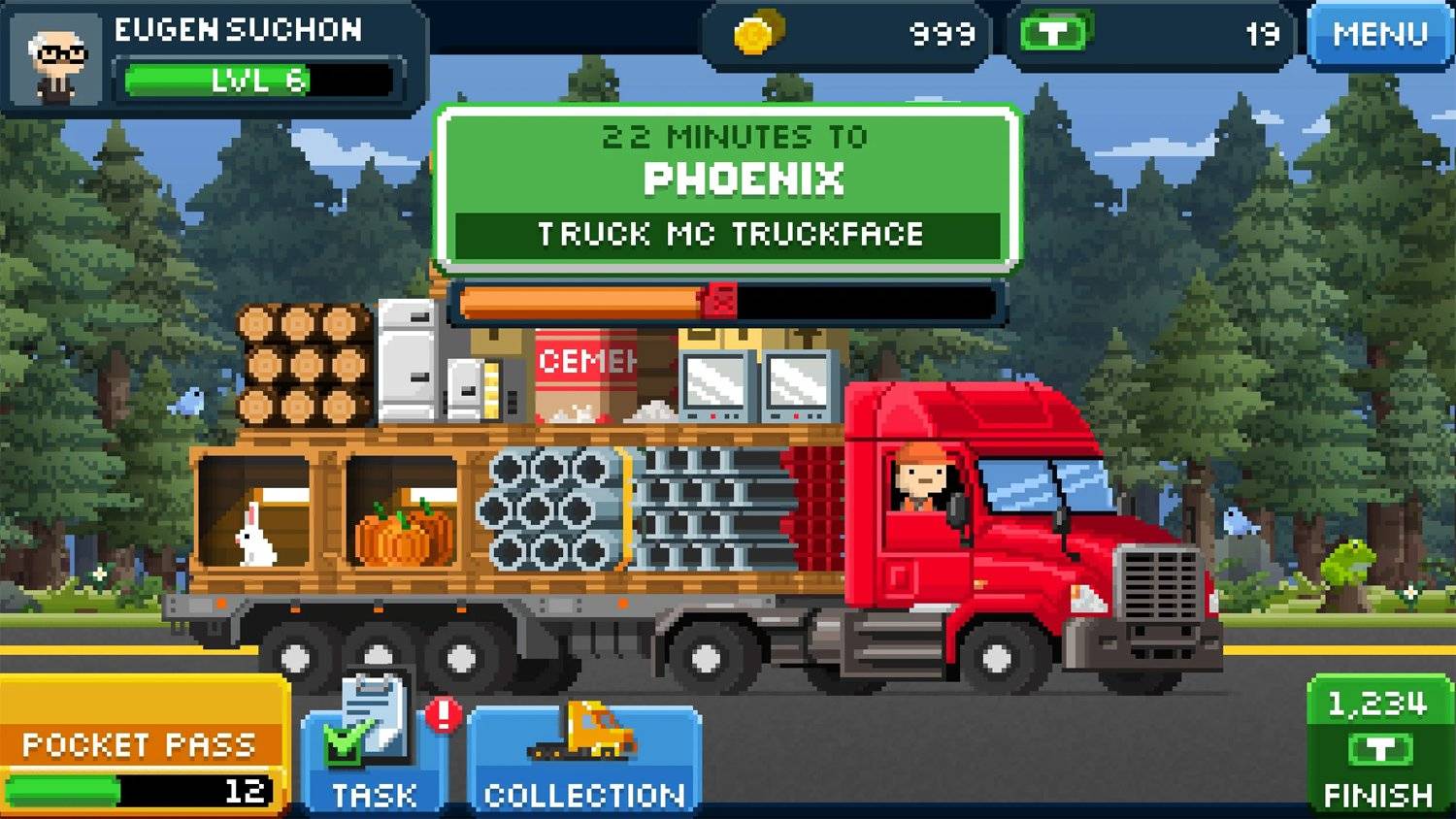Click Eugen Suchon's avatar portrait
This screenshot has width=1456, height=819.
pyautogui.click(x=55, y=58)
